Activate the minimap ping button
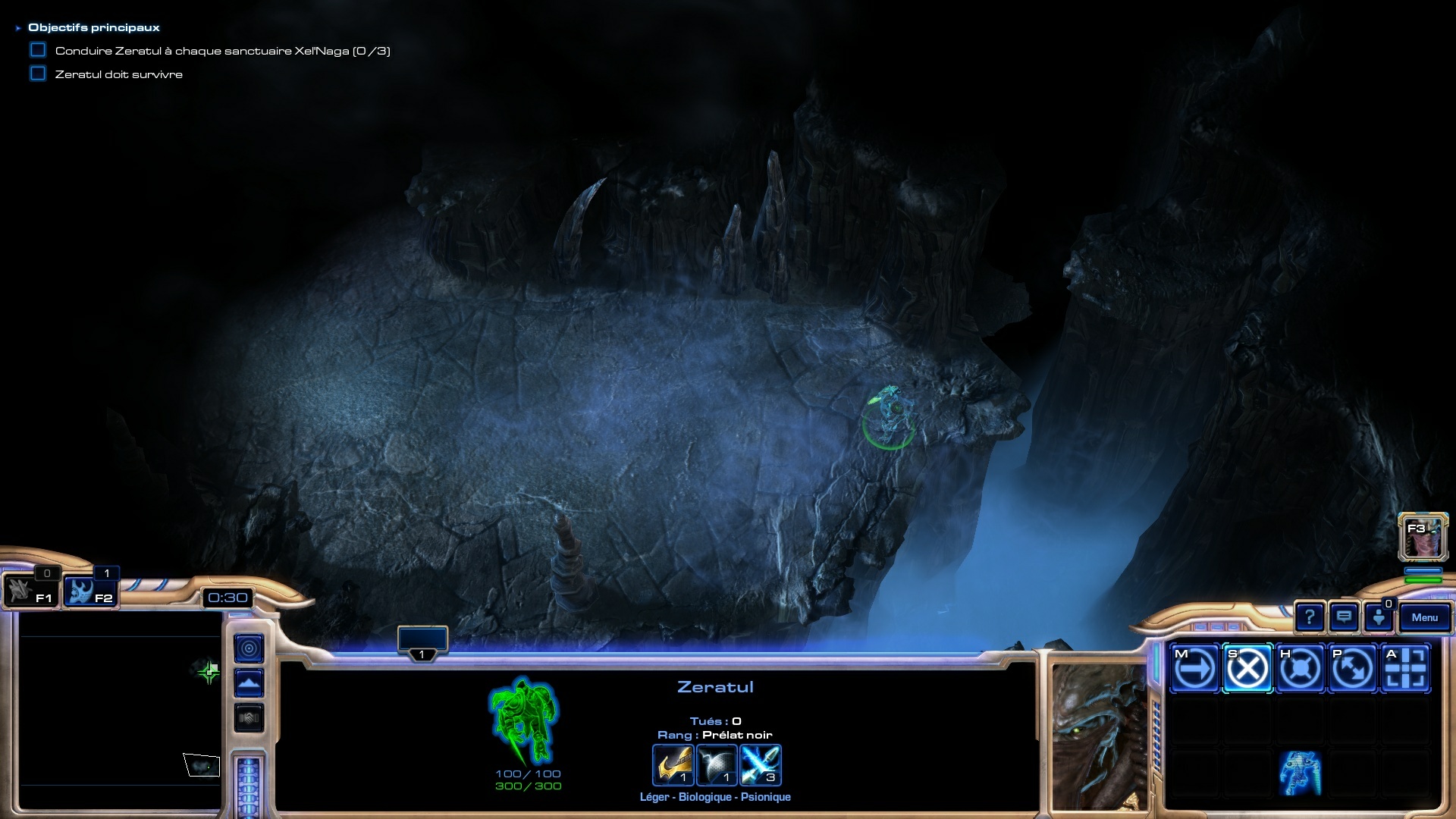 click(249, 648)
